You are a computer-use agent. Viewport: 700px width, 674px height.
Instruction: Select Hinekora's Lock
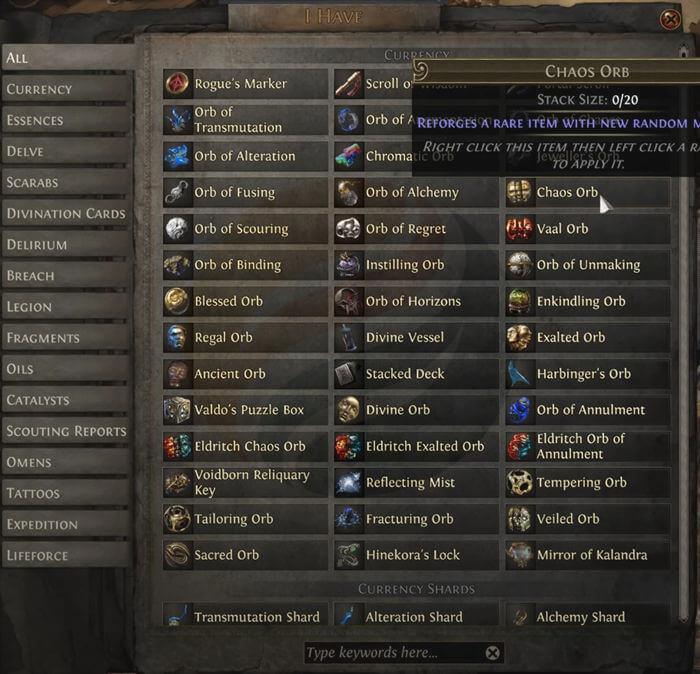pyautogui.click(x=416, y=555)
